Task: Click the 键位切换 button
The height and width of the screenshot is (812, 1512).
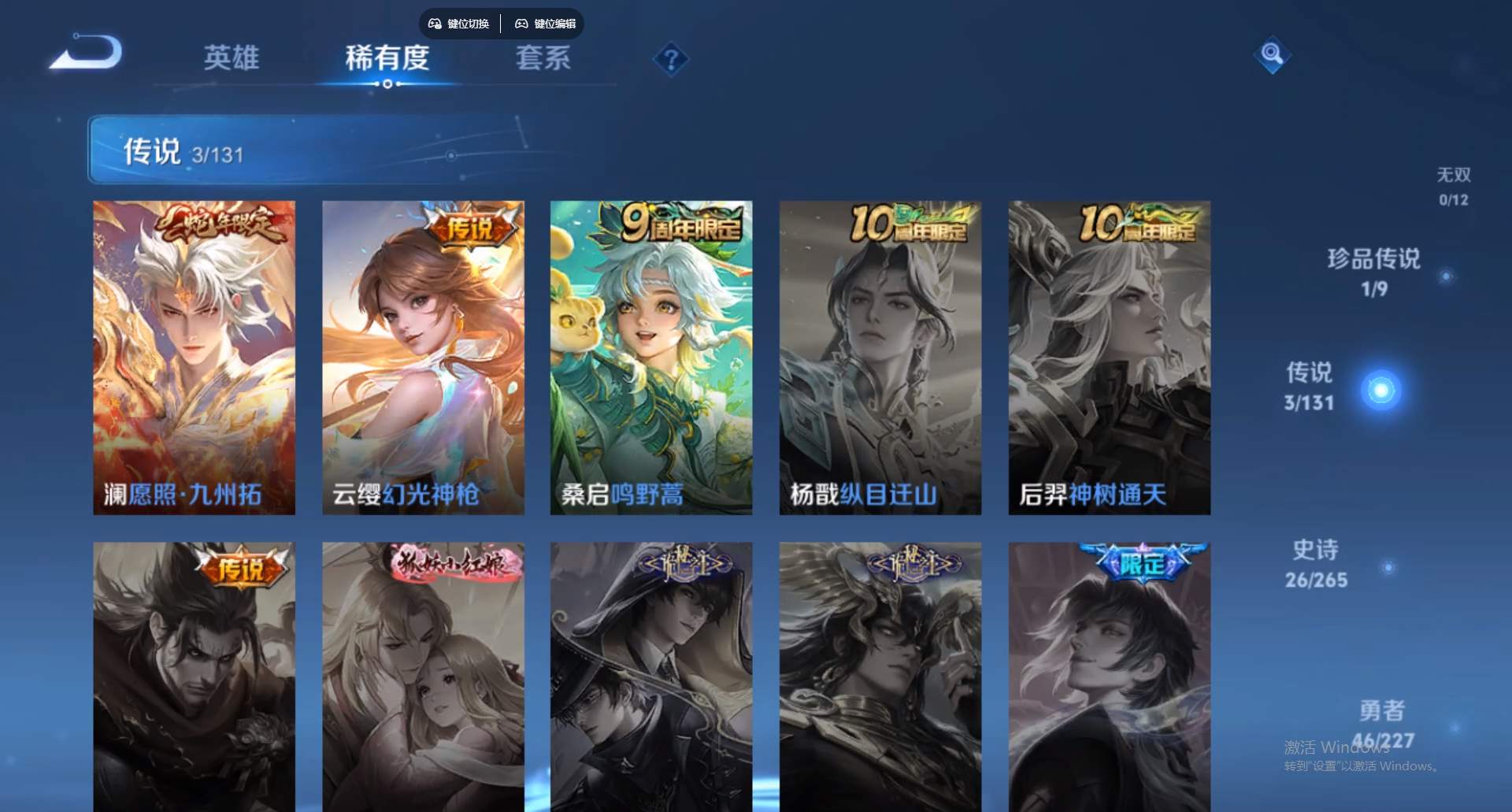Action: pyautogui.click(x=460, y=24)
